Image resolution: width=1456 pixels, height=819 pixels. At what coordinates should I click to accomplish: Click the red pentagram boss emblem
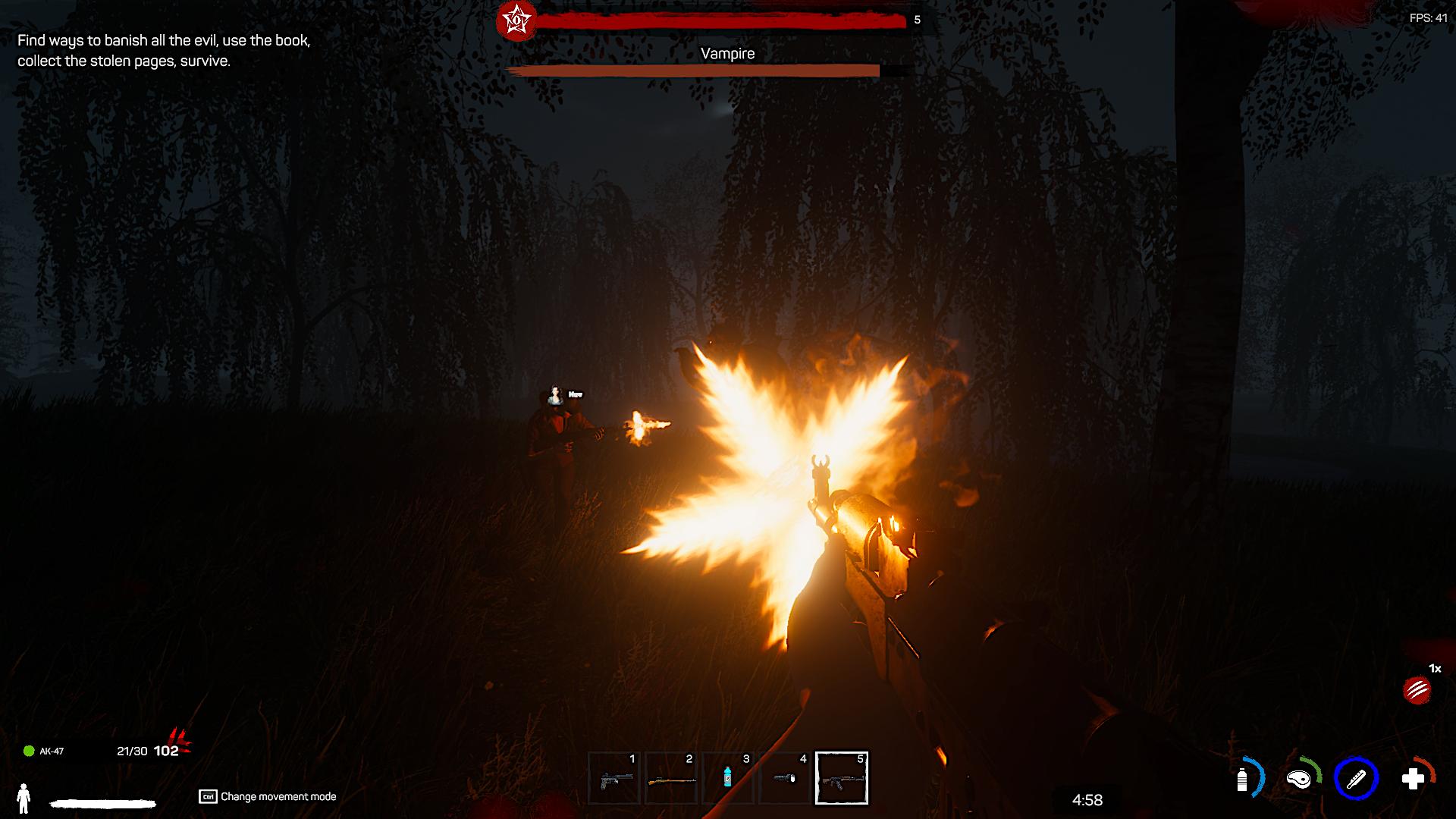tap(516, 20)
